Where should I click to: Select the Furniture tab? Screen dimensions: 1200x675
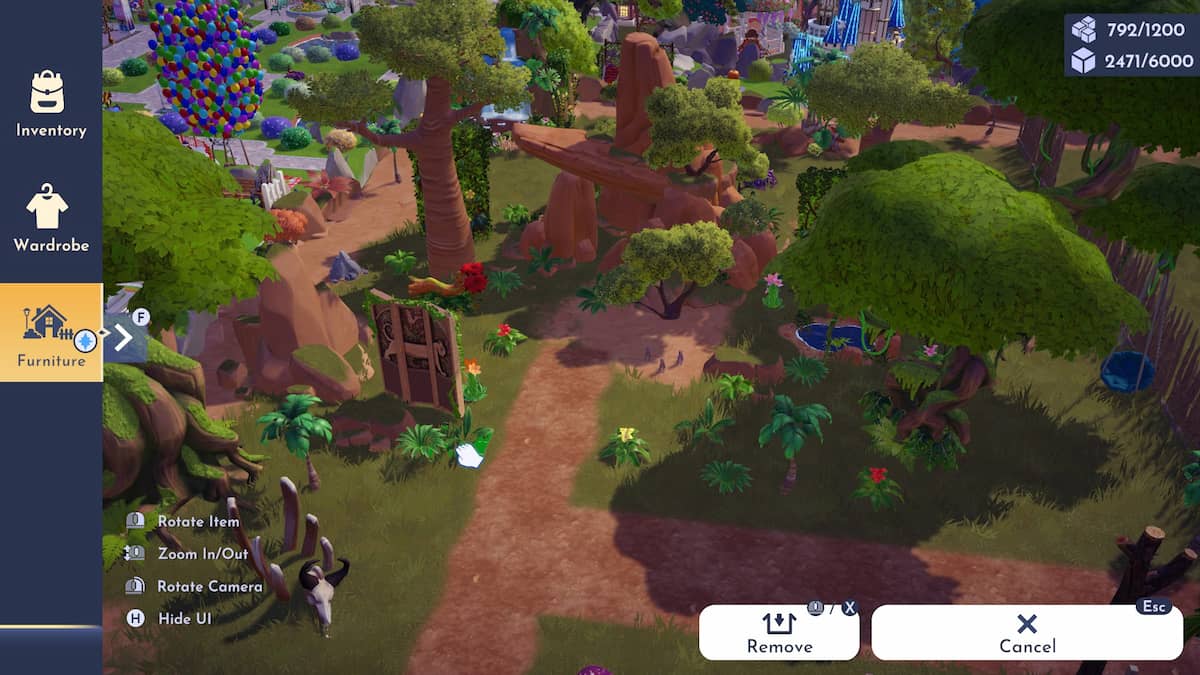[x=50, y=332]
